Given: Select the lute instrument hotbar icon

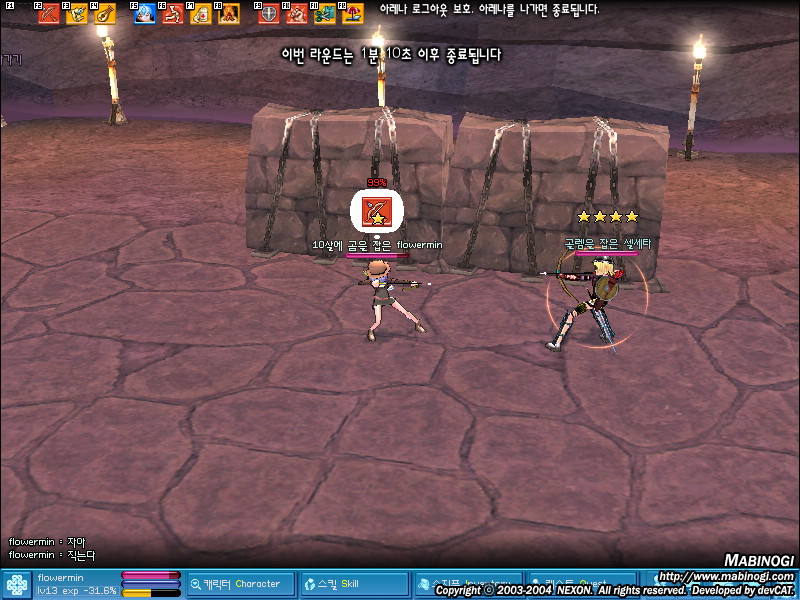Looking at the screenshot, I should (x=104, y=14).
